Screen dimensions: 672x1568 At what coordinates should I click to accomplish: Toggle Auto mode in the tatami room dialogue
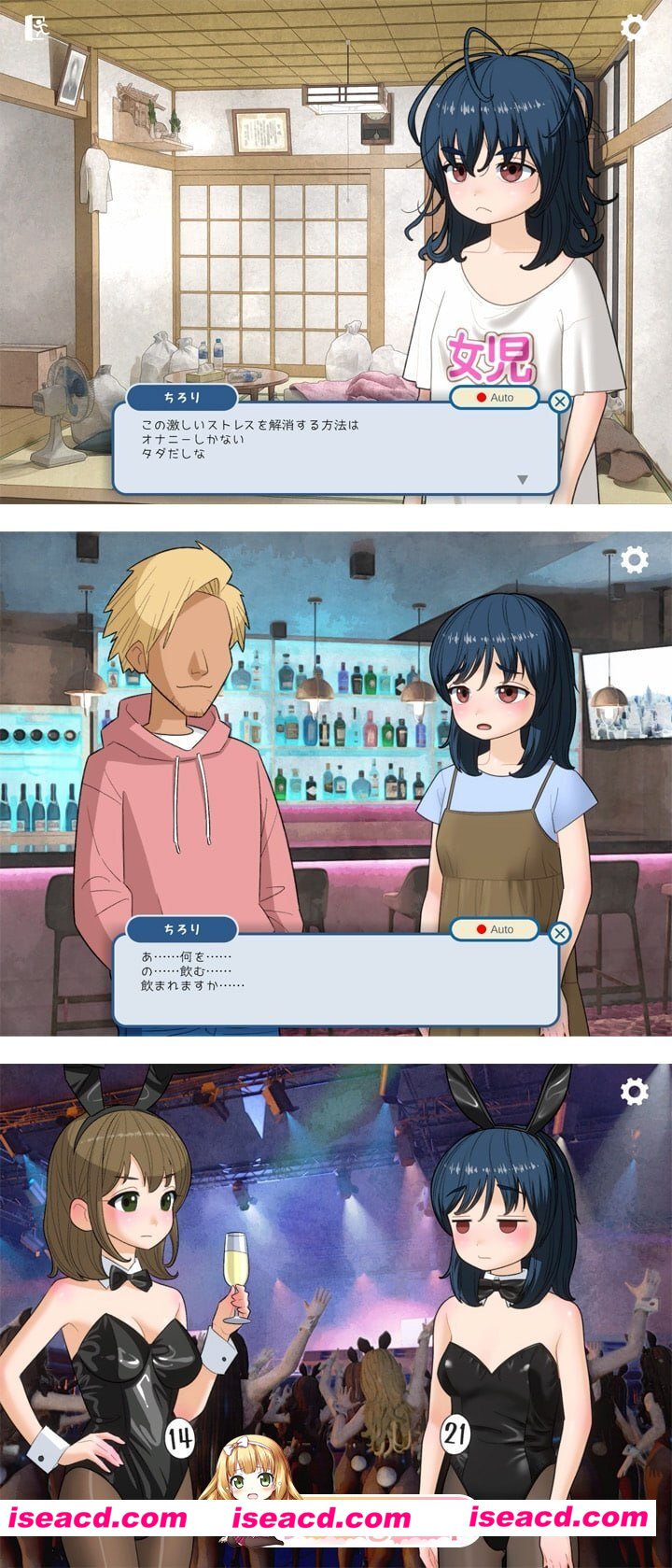[x=495, y=397]
